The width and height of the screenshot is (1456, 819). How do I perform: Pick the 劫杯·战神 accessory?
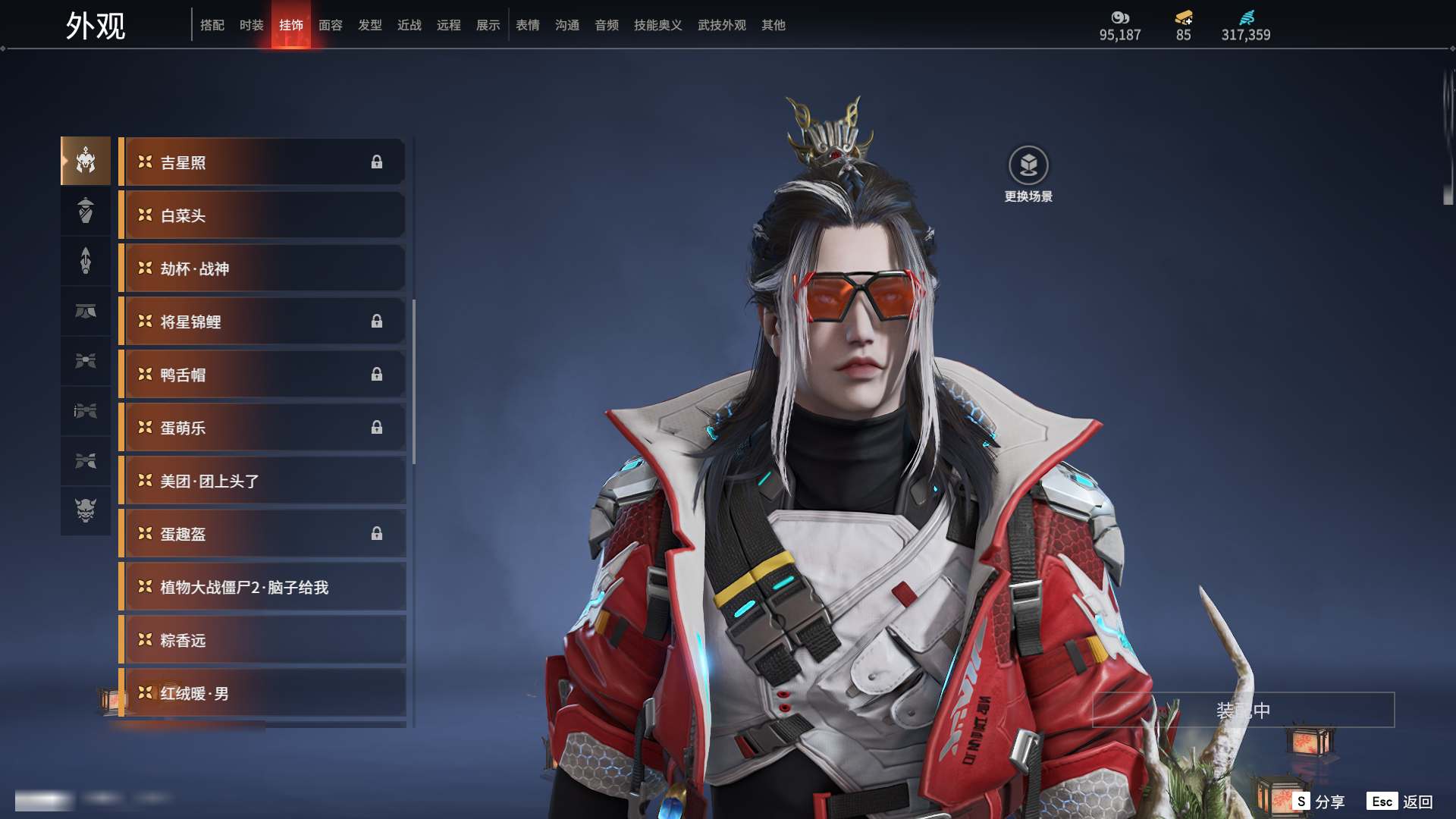(262, 268)
